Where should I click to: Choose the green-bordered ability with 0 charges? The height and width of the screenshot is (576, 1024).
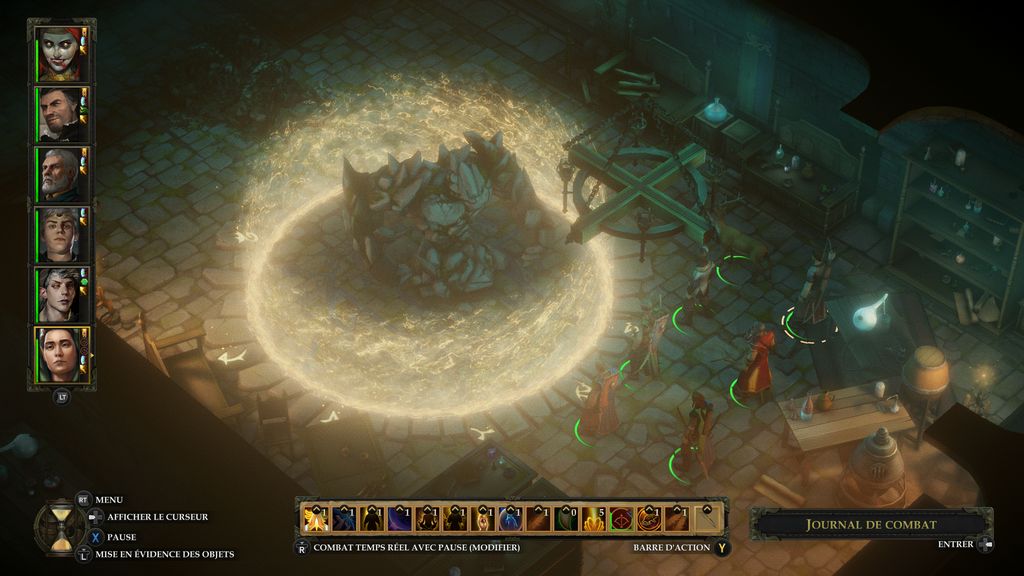[x=566, y=518]
